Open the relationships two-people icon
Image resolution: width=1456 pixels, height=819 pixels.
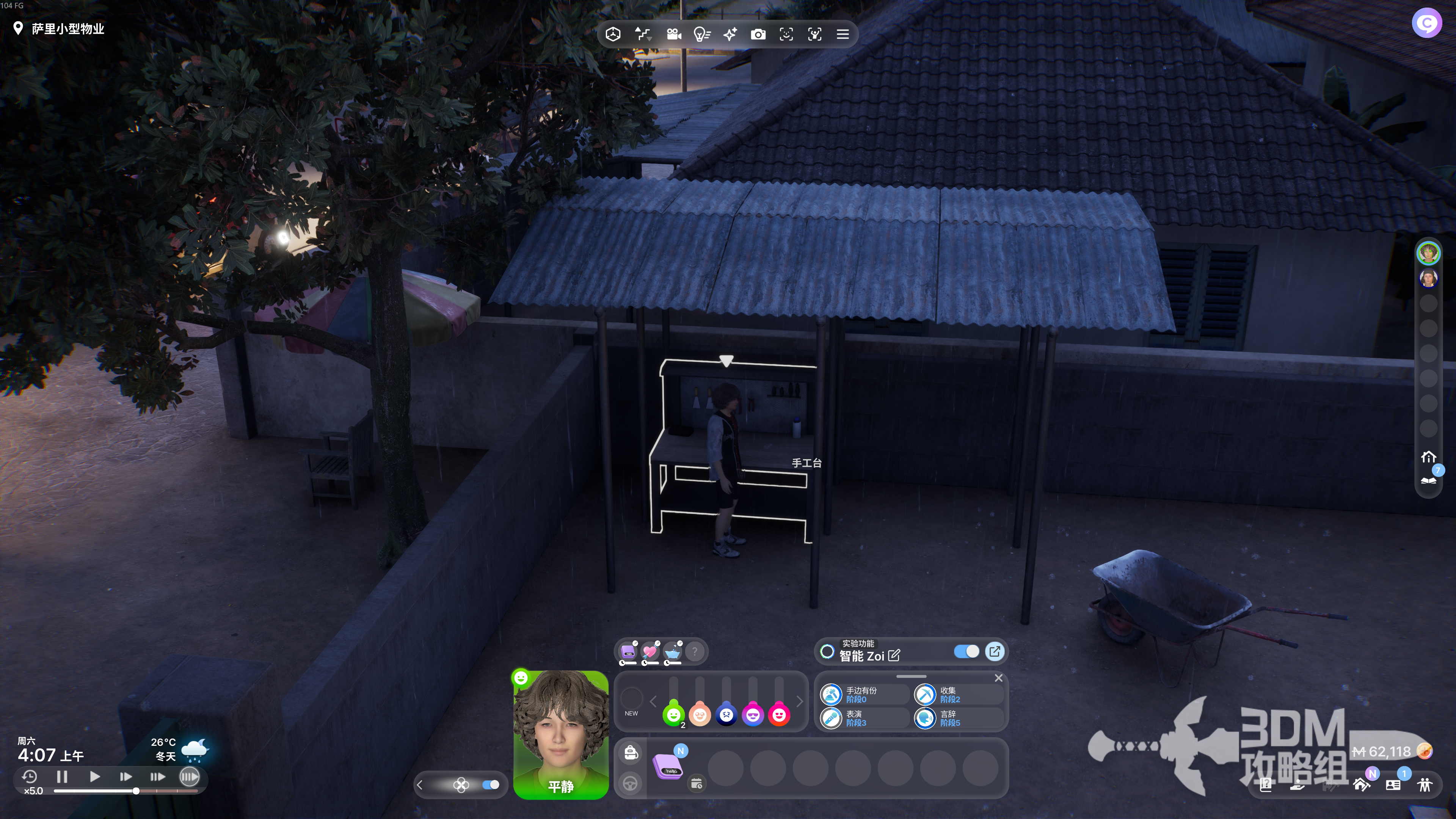pos(1425,784)
